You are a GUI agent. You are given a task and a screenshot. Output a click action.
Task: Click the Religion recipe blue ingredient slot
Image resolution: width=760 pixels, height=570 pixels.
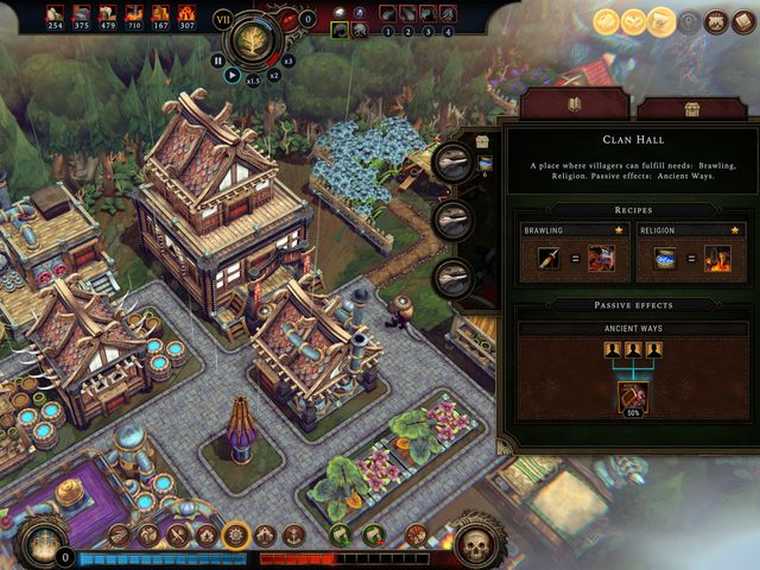[x=665, y=259]
